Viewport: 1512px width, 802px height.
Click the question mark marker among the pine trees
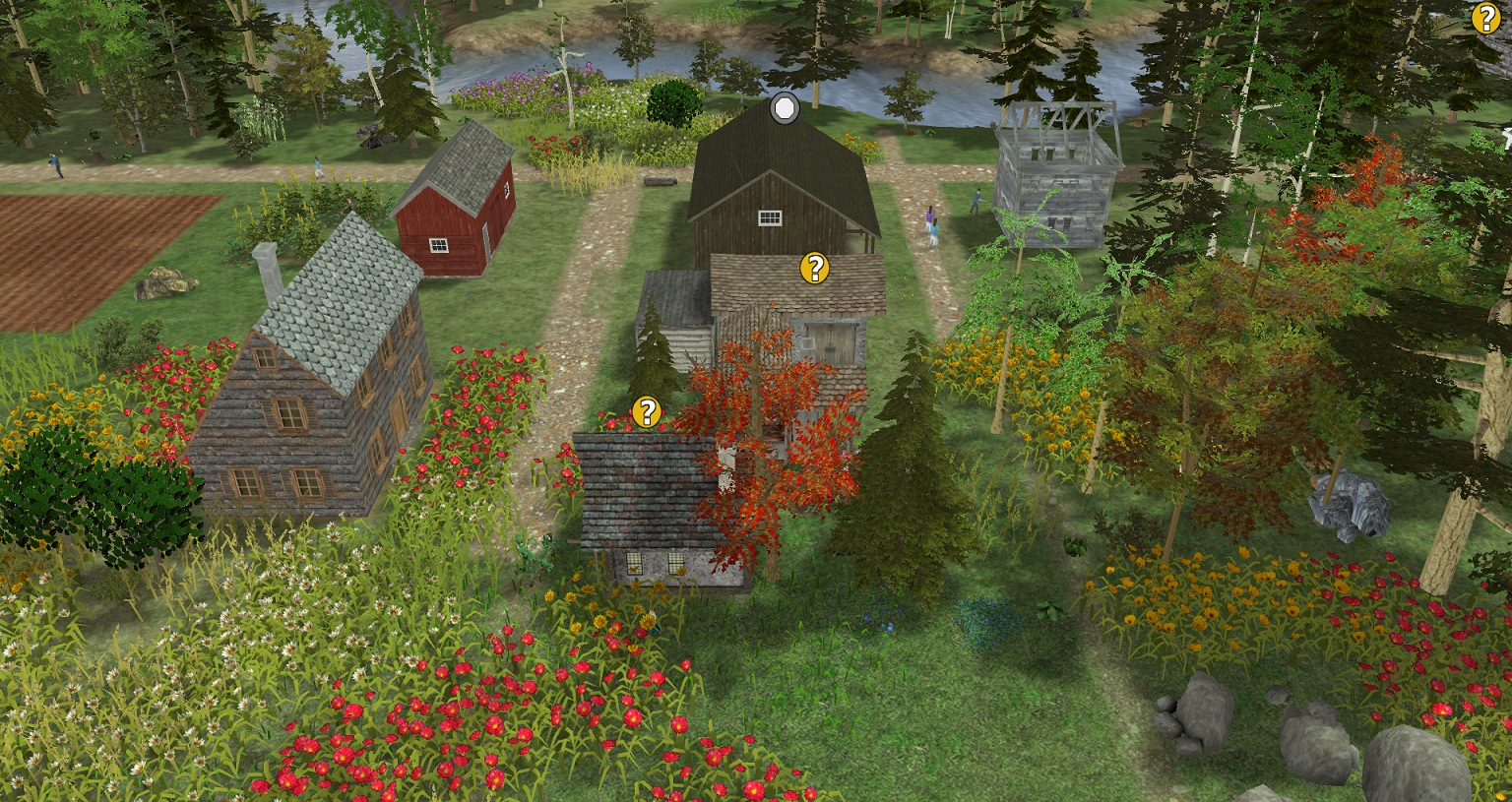pyautogui.click(x=1485, y=19)
